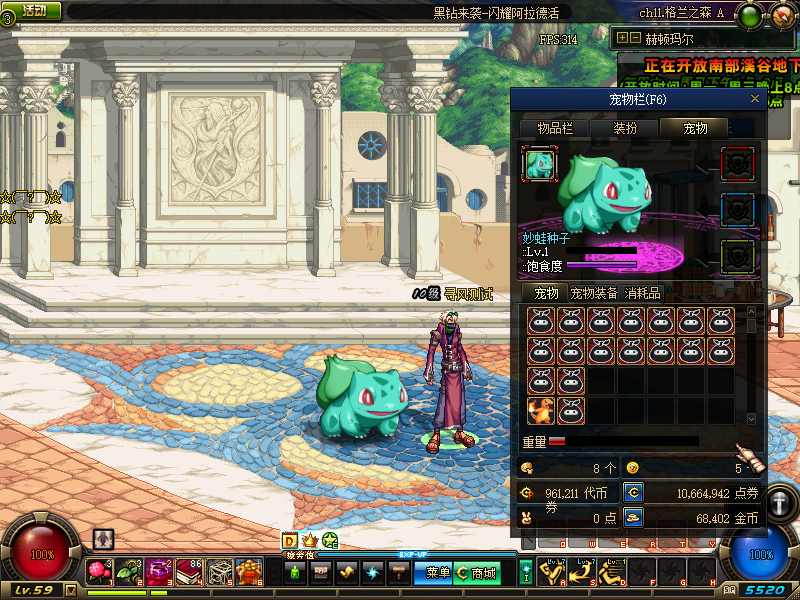Close the pet inventory window
This screenshot has width=800, height=600.
755,99
